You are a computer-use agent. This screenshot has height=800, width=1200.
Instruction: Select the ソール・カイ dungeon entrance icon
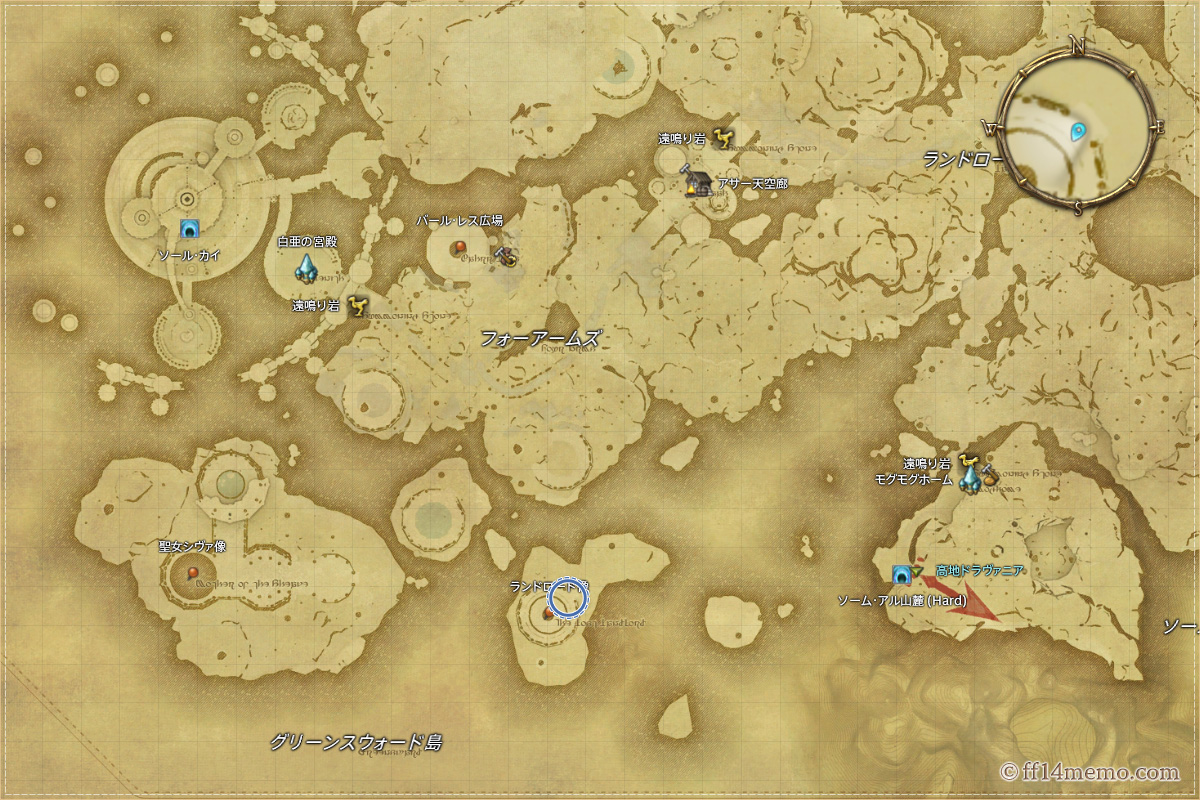point(187,230)
